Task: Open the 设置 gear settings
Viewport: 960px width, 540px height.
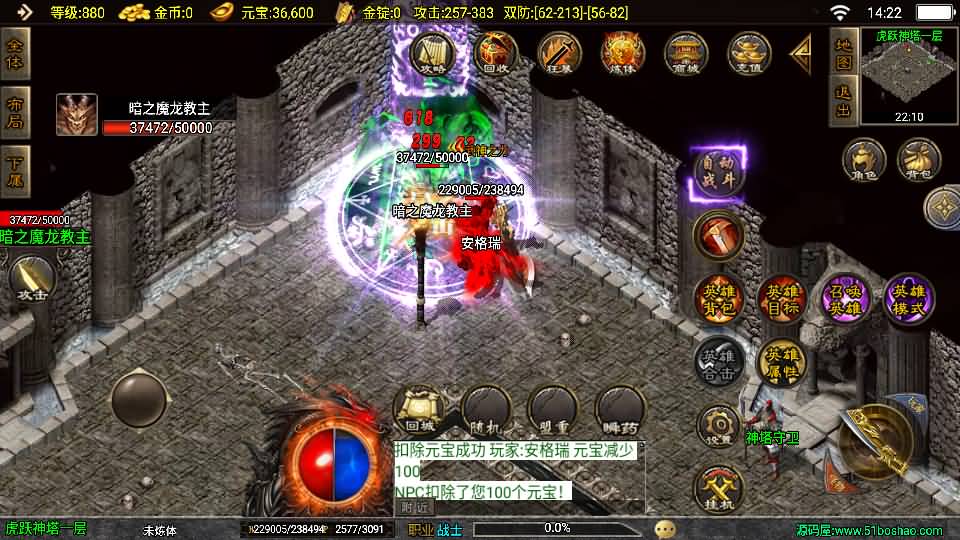Action: tap(718, 427)
